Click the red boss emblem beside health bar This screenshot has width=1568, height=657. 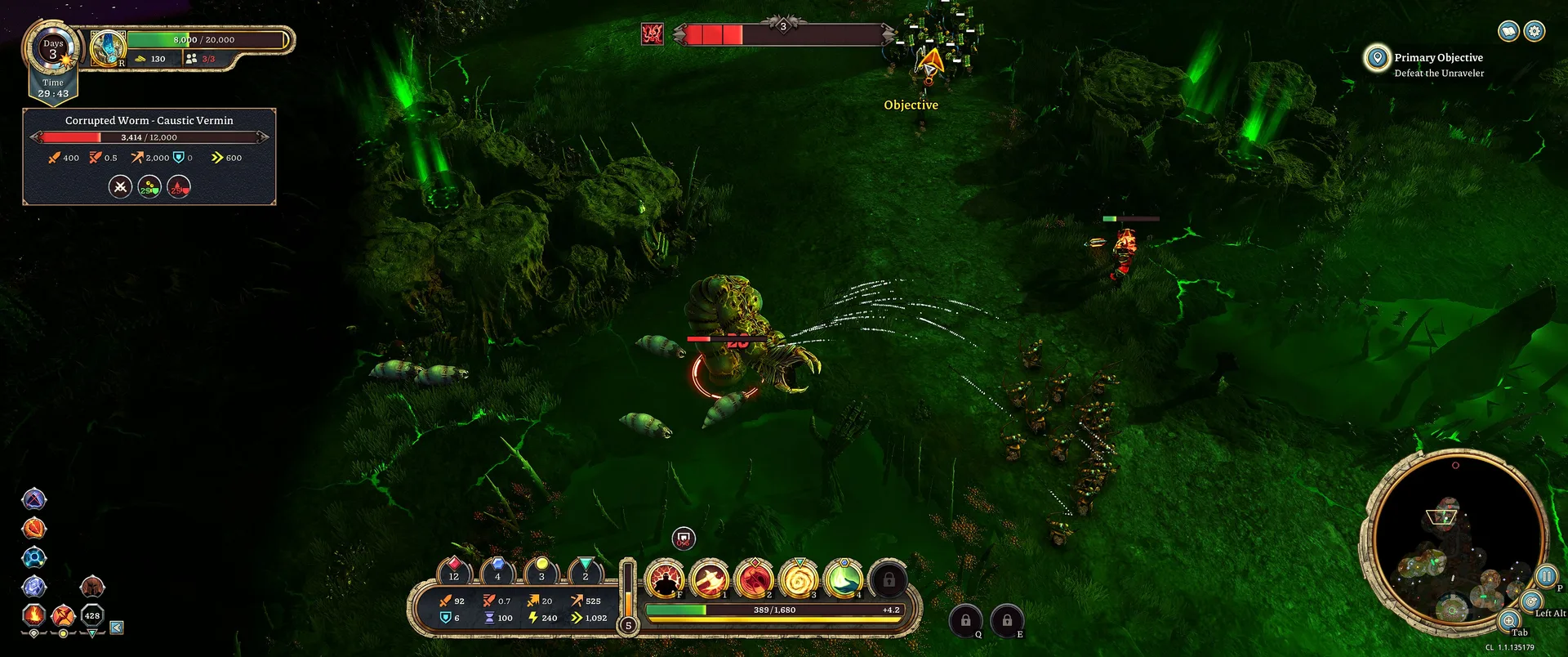[x=652, y=34]
